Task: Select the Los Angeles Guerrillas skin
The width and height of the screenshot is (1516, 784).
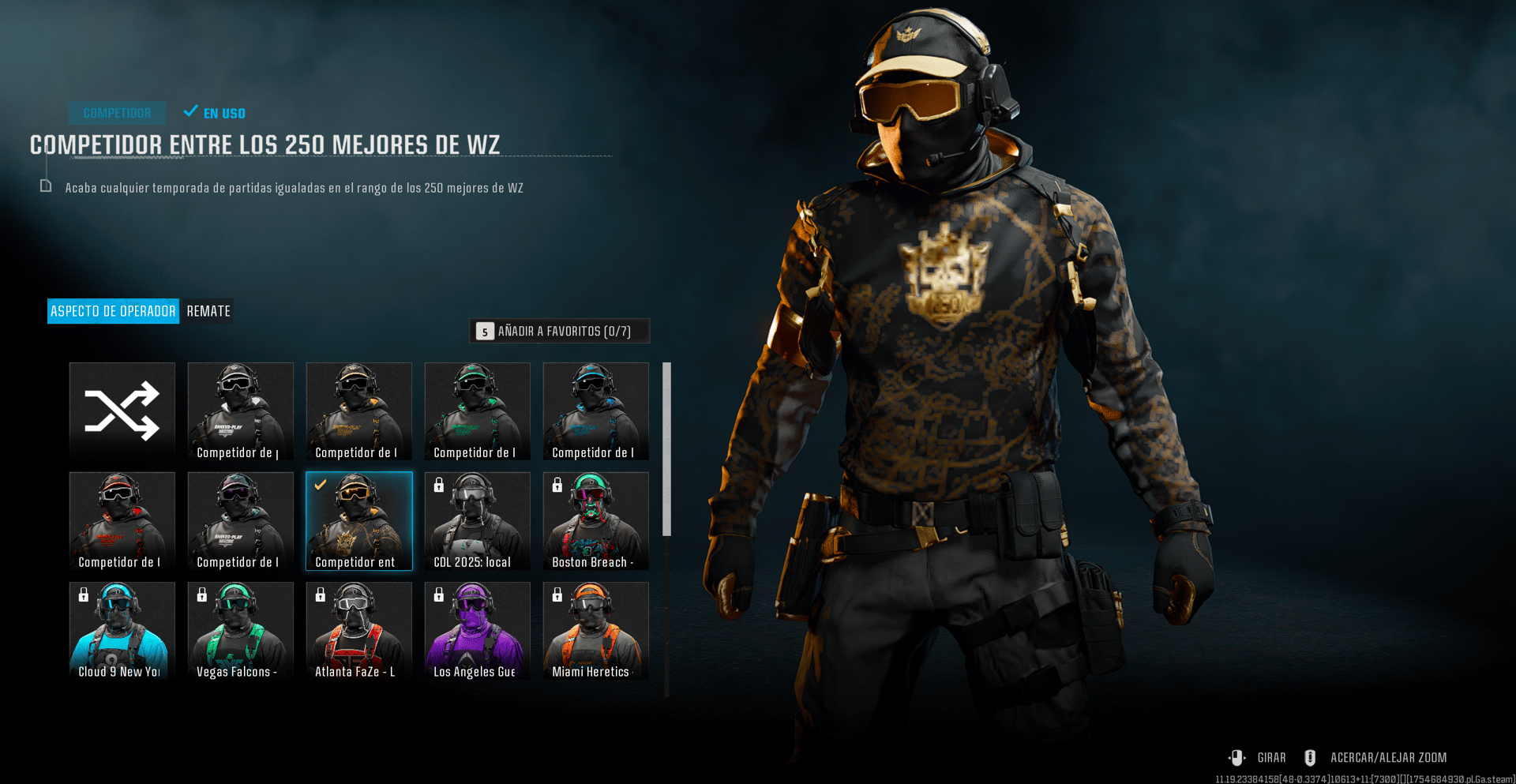Action: [478, 631]
